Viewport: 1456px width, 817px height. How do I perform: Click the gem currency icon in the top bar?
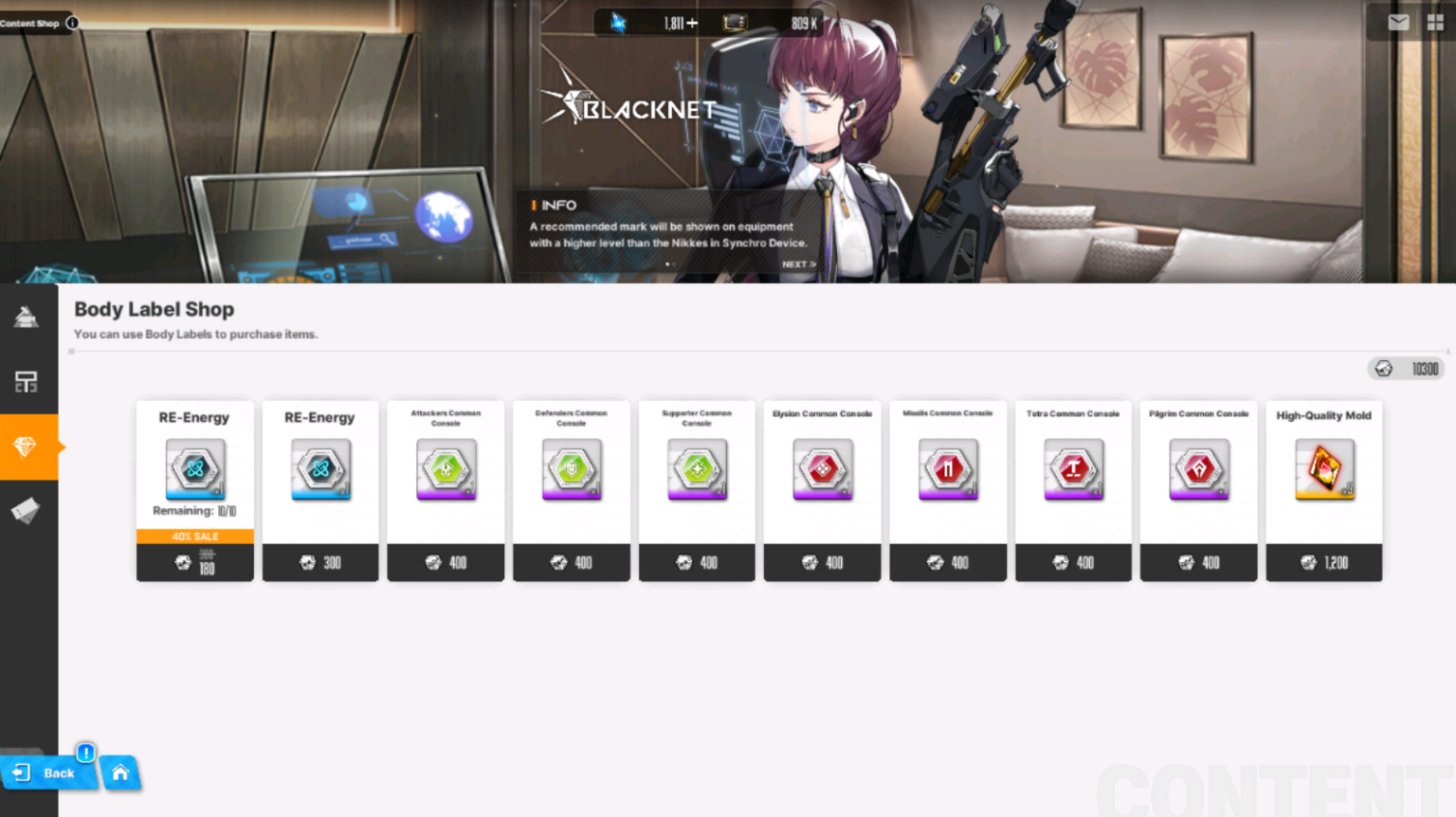618,23
